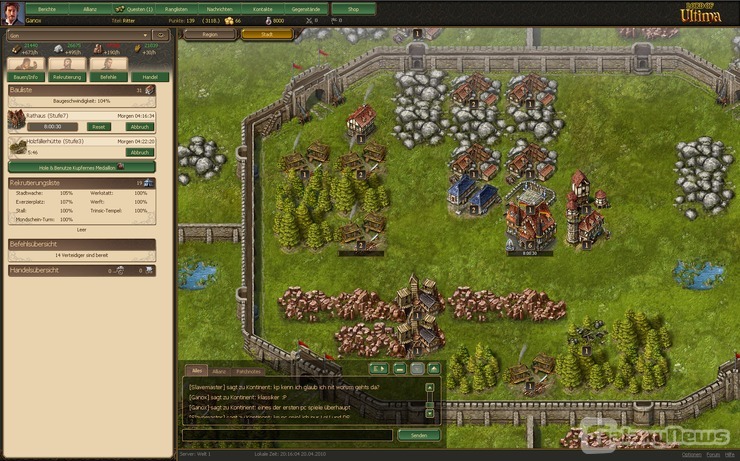Open Nachrichten messages

[219, 8]
